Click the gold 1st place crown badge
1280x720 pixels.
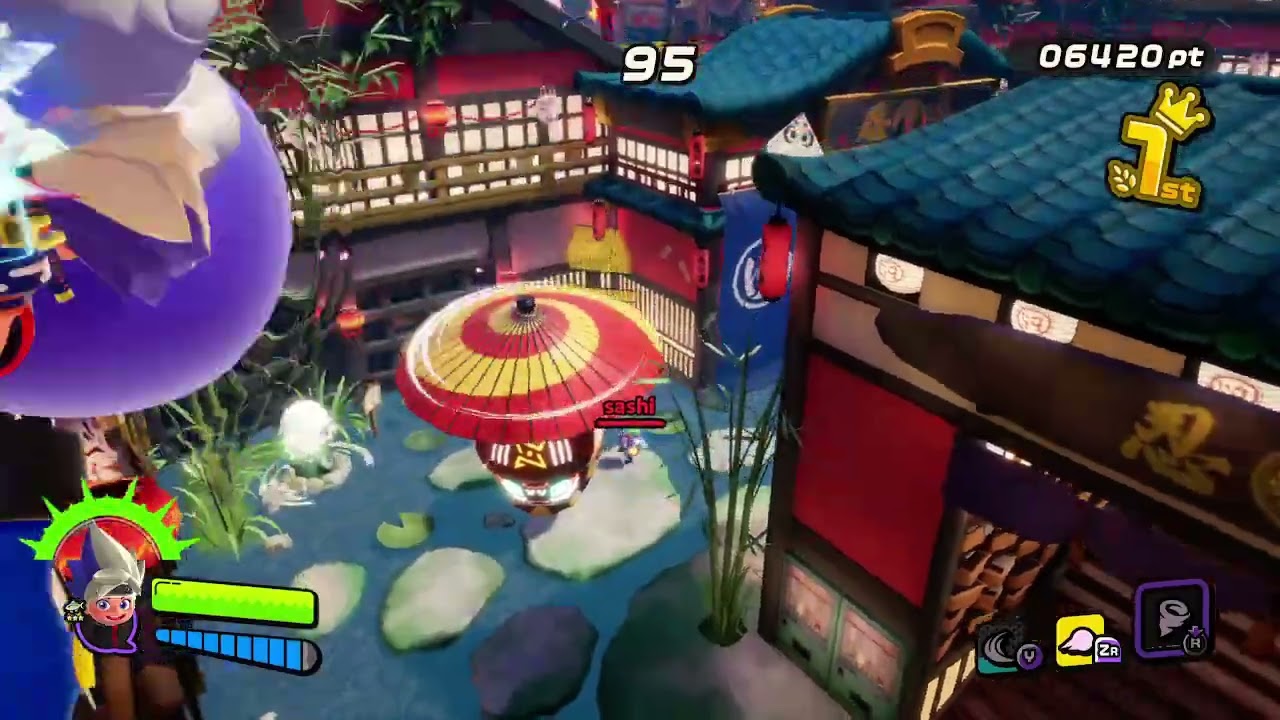tap(1160, 150)
